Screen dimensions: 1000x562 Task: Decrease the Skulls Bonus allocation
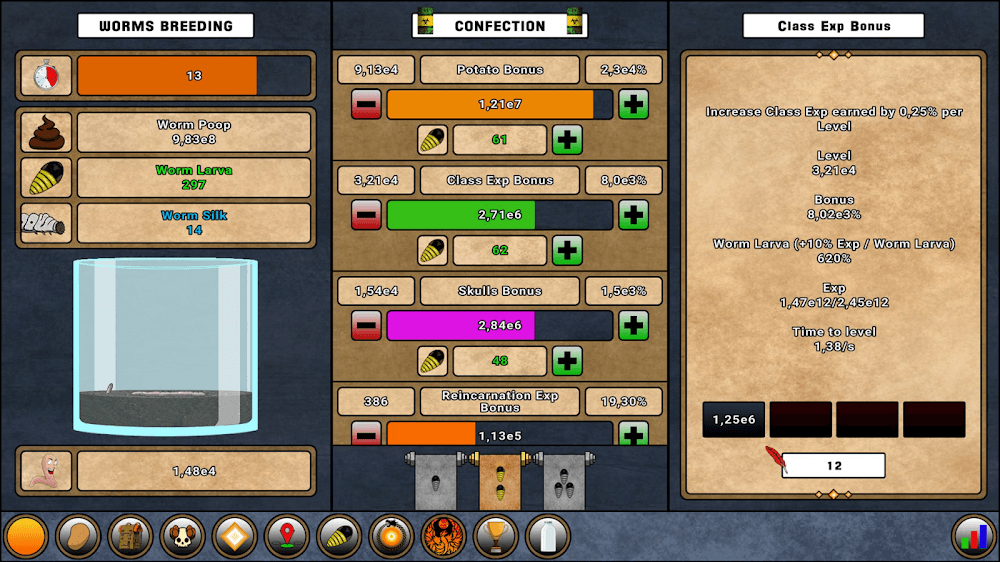(x=366, y=325)
